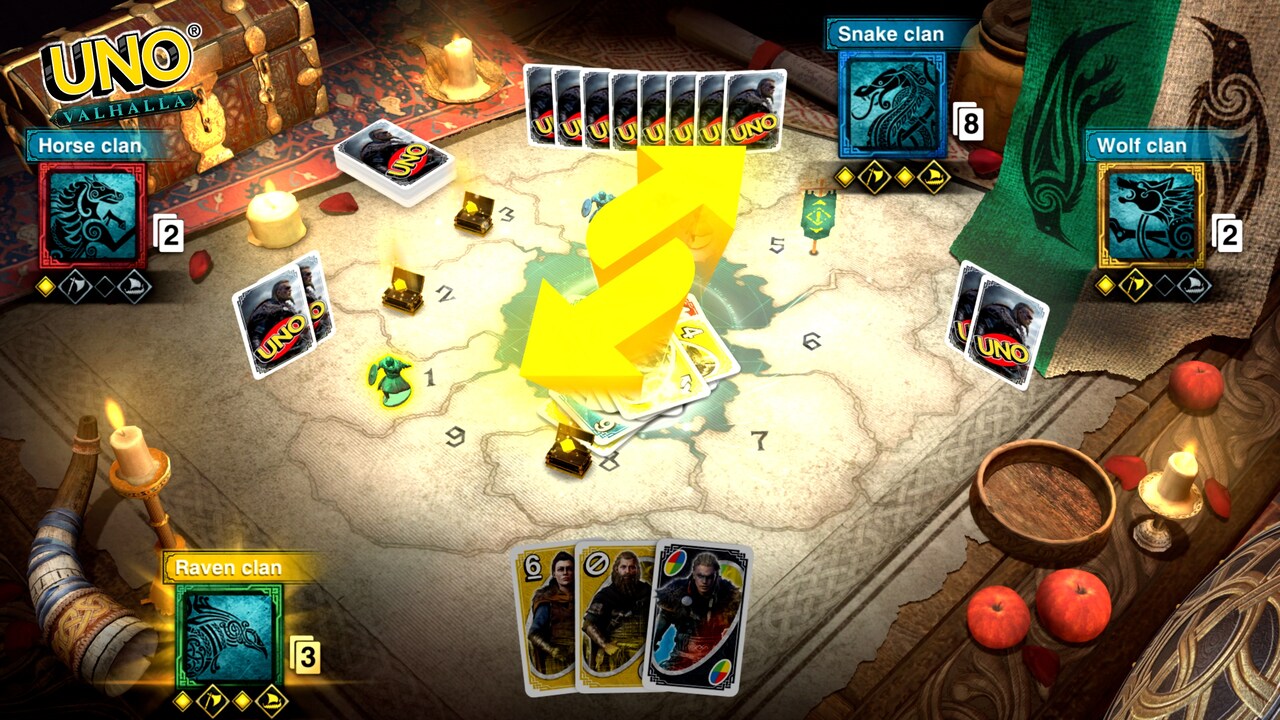Open the face-down draw pile
The height and width of the screenshot is (720, 1280).
[x=392, y=158]
